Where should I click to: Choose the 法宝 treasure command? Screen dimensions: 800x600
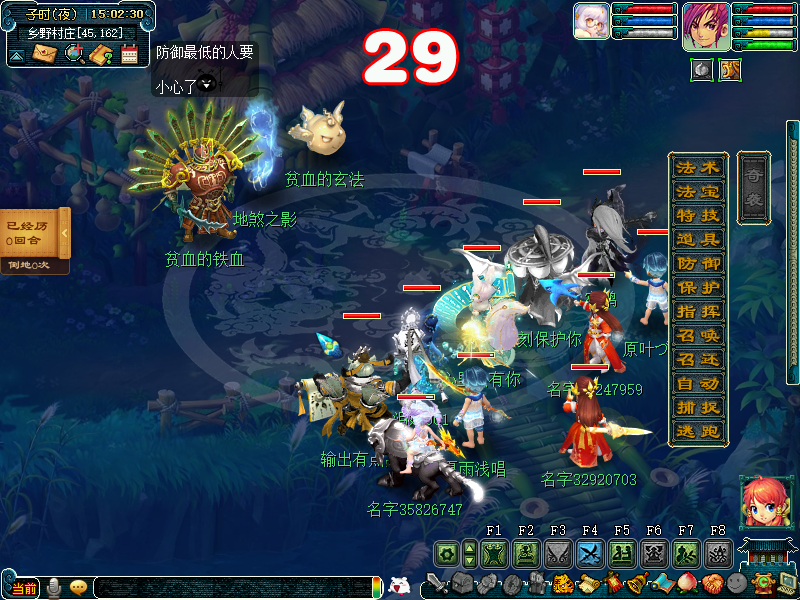pyautogui.click(x=697, y=192)
